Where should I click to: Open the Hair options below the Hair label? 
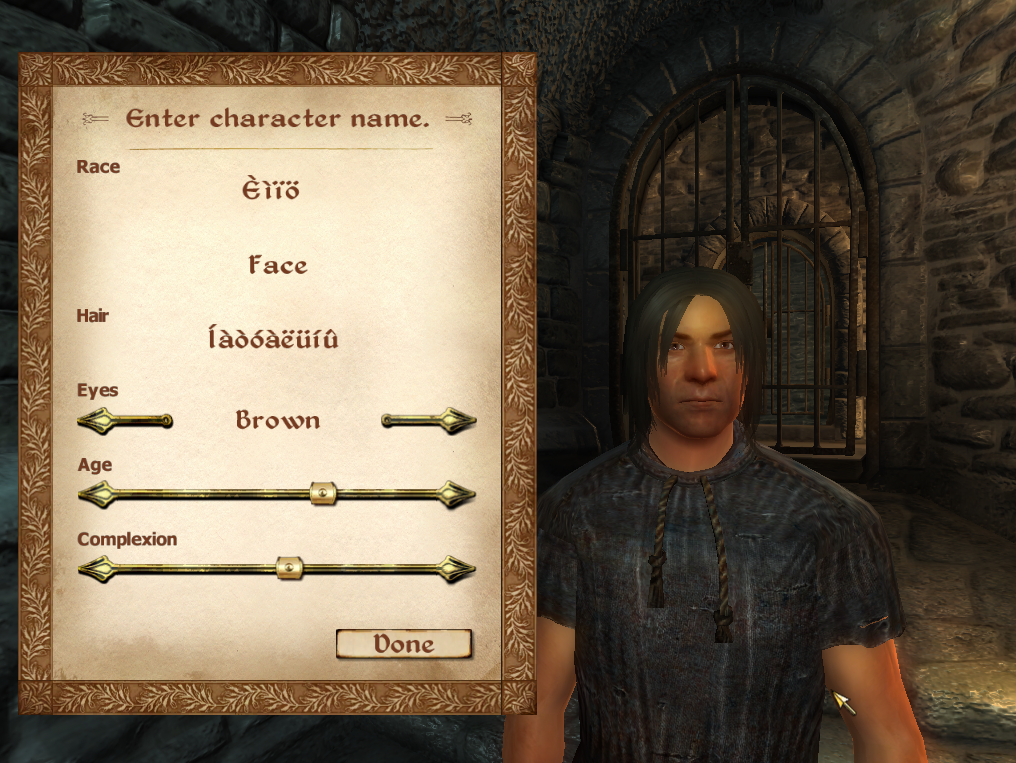(273, 340)
